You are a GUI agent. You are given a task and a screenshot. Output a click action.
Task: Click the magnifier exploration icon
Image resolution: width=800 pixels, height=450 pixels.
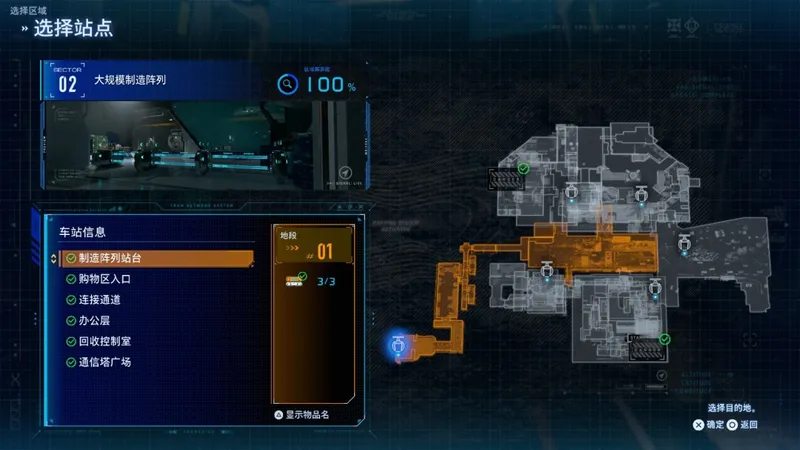click(288, 84)
